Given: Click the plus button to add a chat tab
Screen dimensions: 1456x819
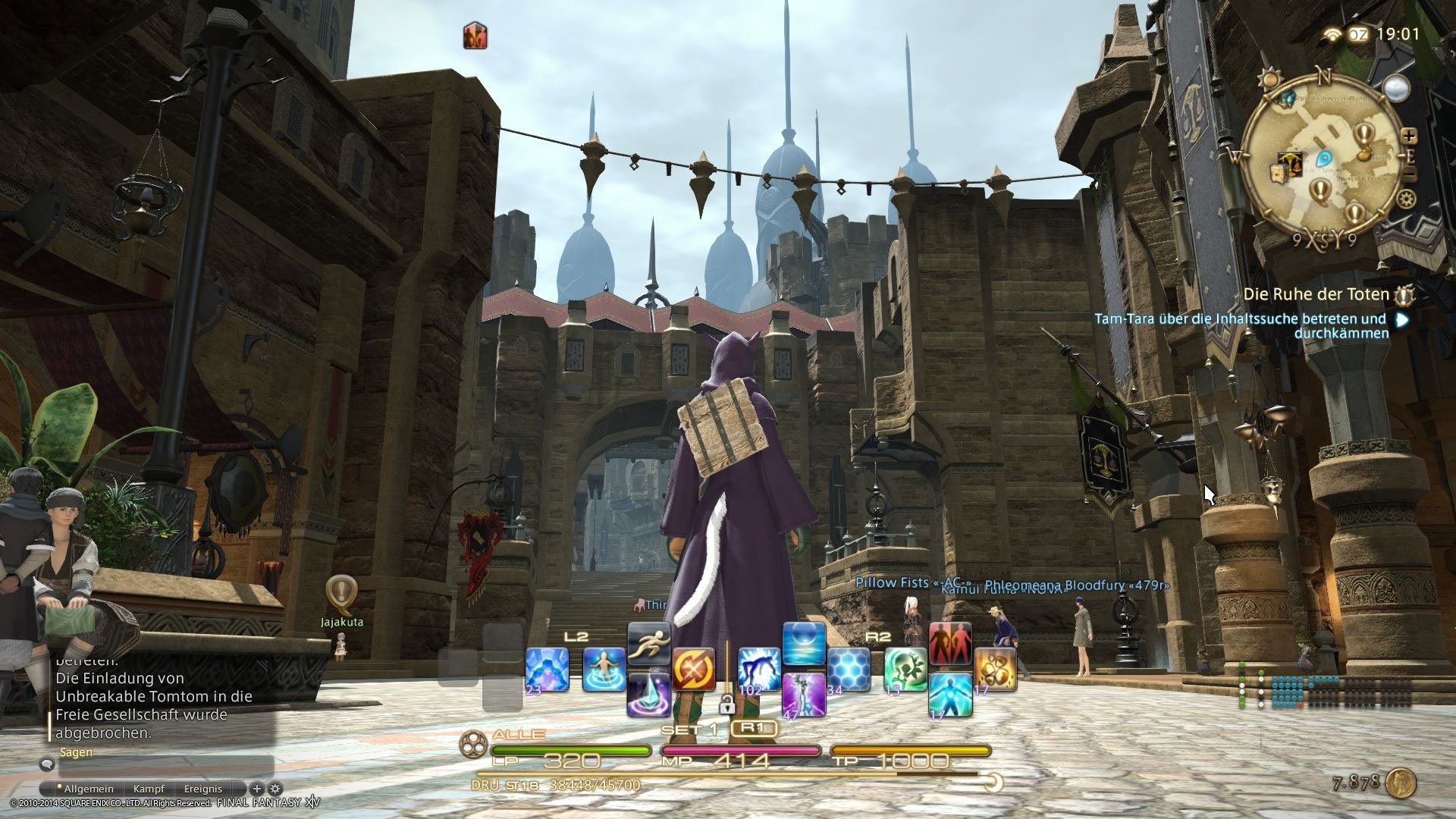Looking at the screenshot, I should [257, 789].
